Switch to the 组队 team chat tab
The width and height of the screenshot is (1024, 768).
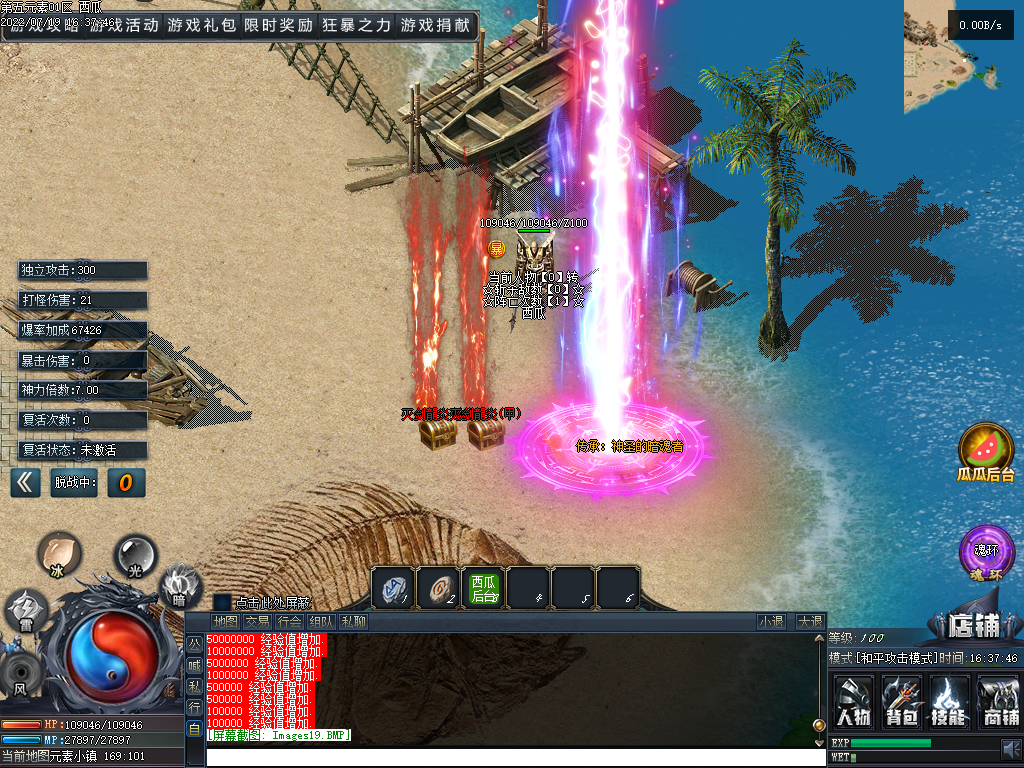(321, 622)
